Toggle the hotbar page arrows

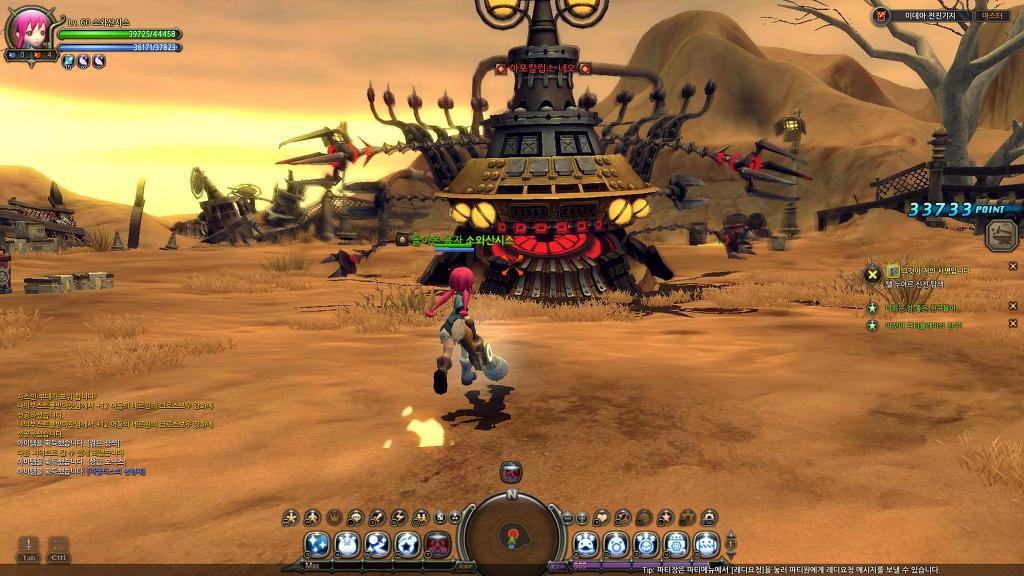(x=731, y=544)
